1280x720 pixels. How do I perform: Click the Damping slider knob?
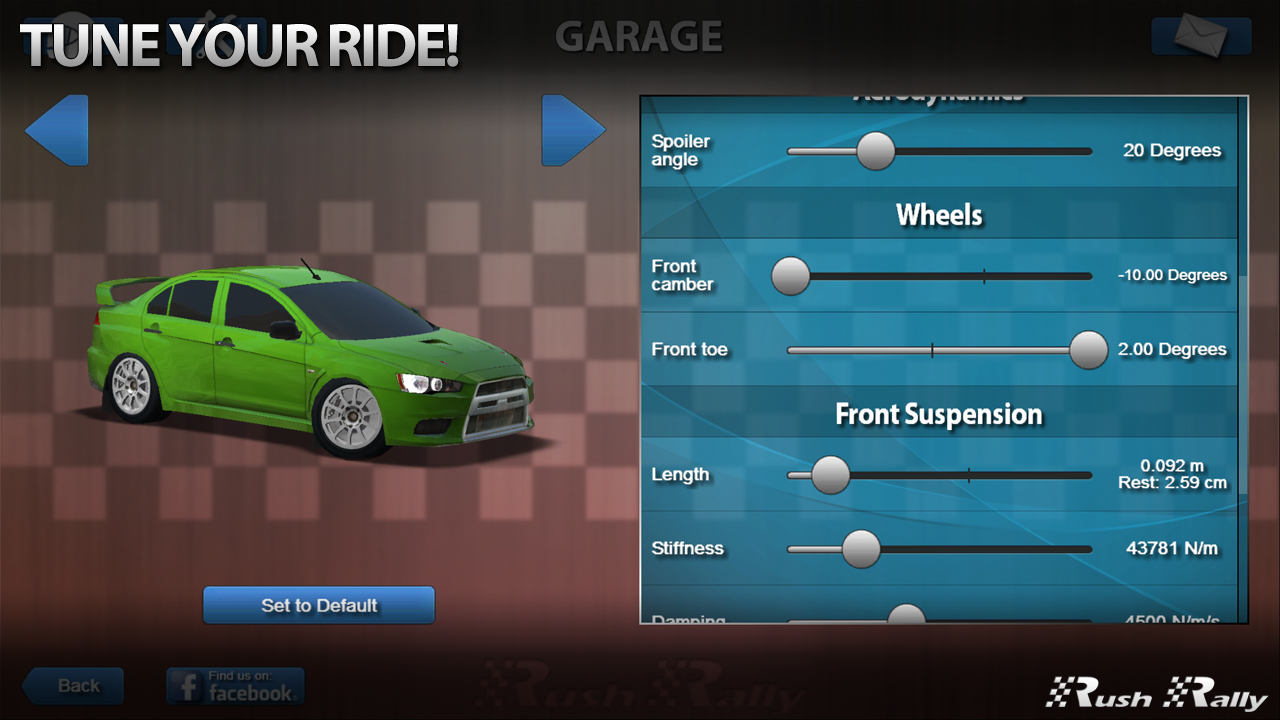[906, 616]
